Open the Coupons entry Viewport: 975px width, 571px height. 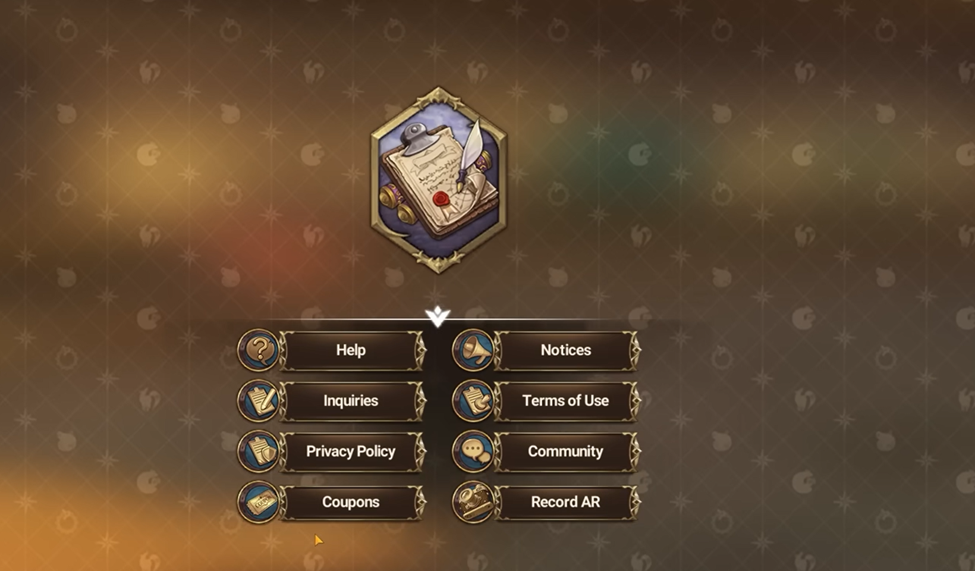[350, 502]
